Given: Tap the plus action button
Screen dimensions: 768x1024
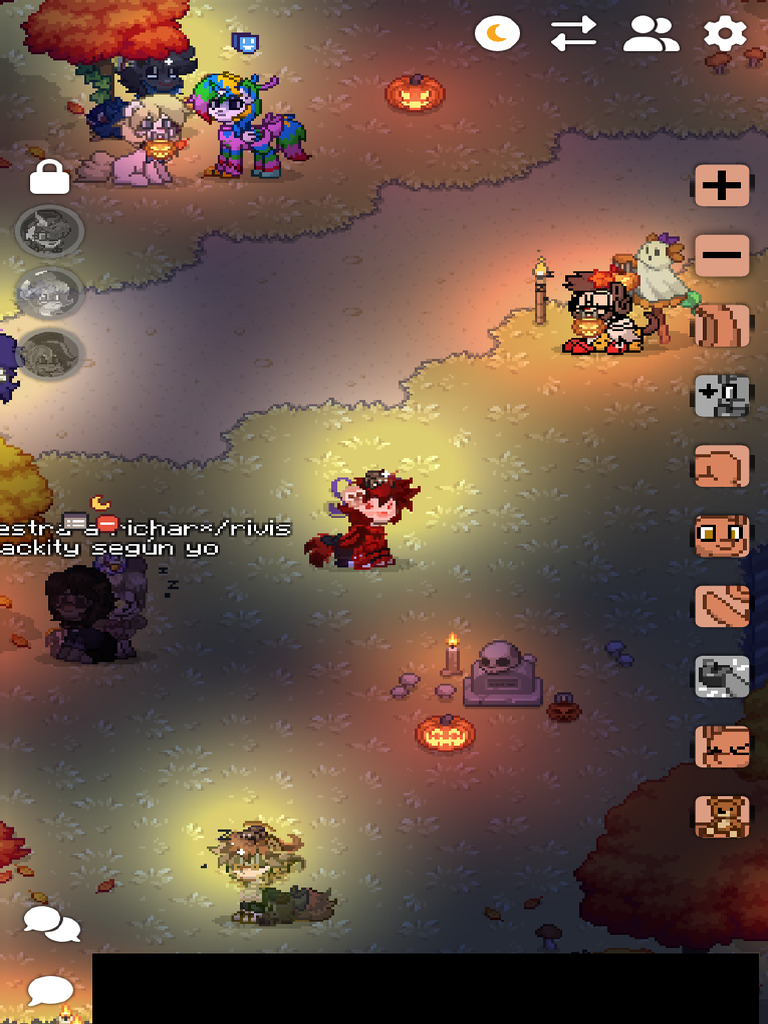Looking at the screenshot, I should point(722,186).
